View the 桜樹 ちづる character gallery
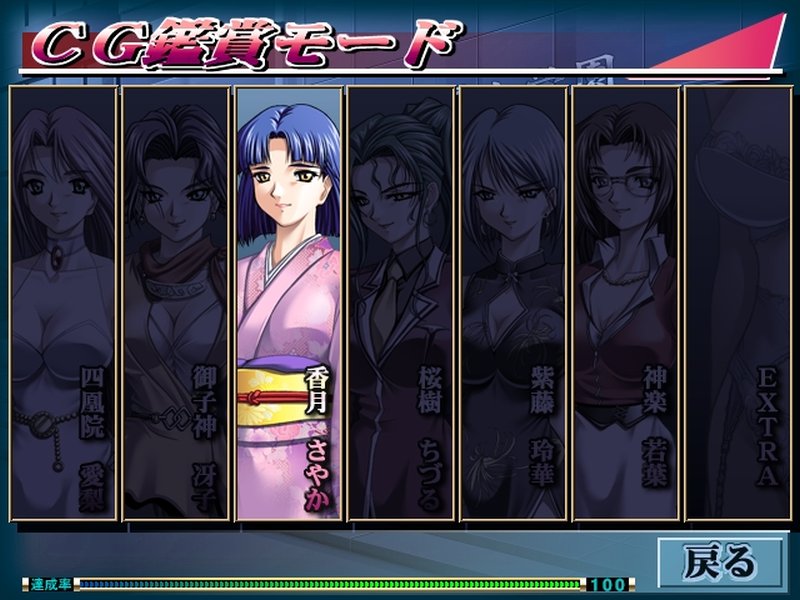The image size is (800, 600). click(x=401, y=300)
